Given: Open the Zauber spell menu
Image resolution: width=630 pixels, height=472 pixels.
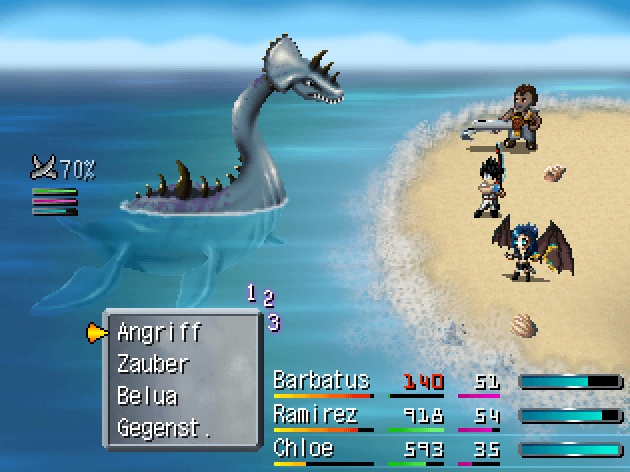Looking at the screenshot, I should point(153,364).
